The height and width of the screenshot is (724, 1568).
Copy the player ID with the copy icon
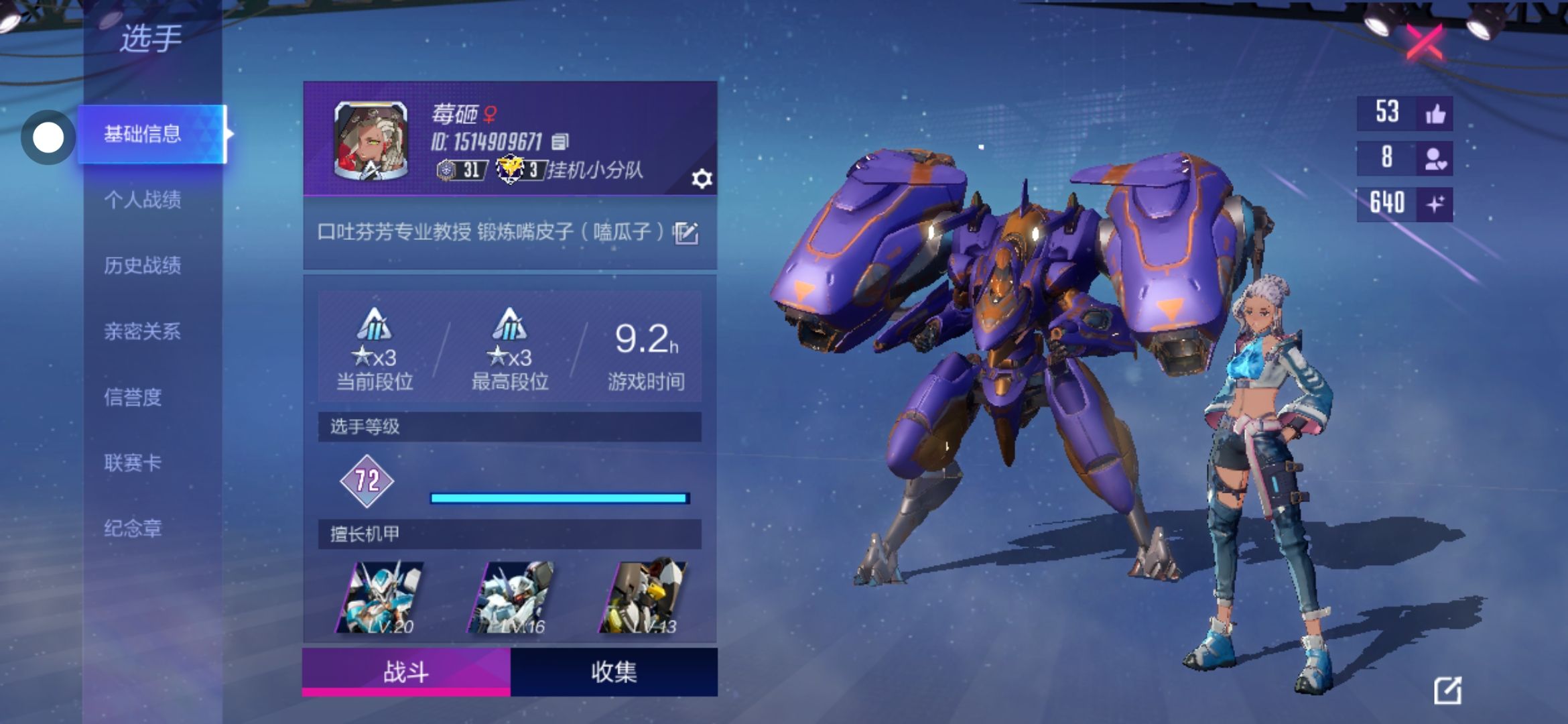click(x=560, y=141)
